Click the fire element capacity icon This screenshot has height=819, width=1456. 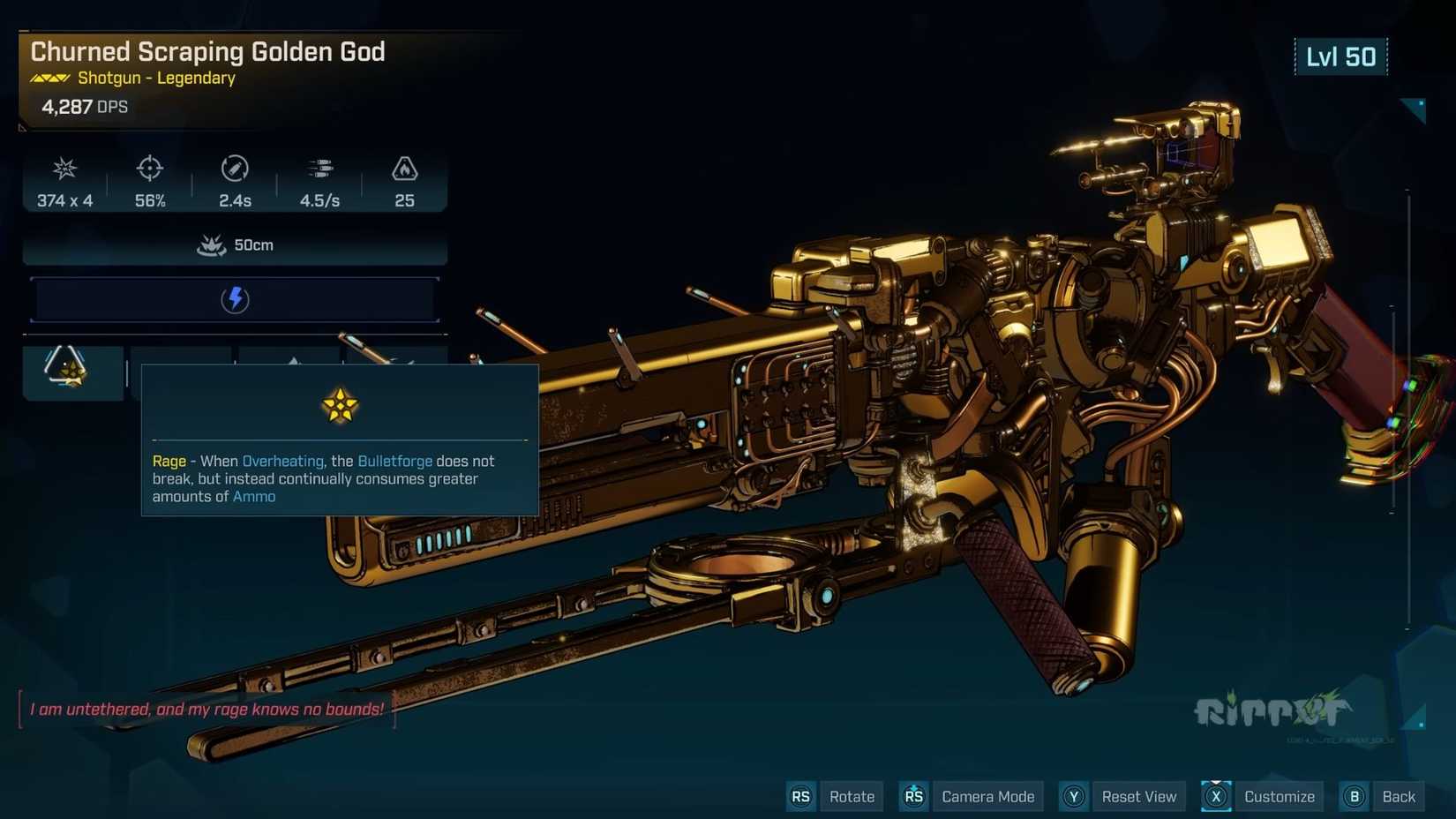point(404,169)
